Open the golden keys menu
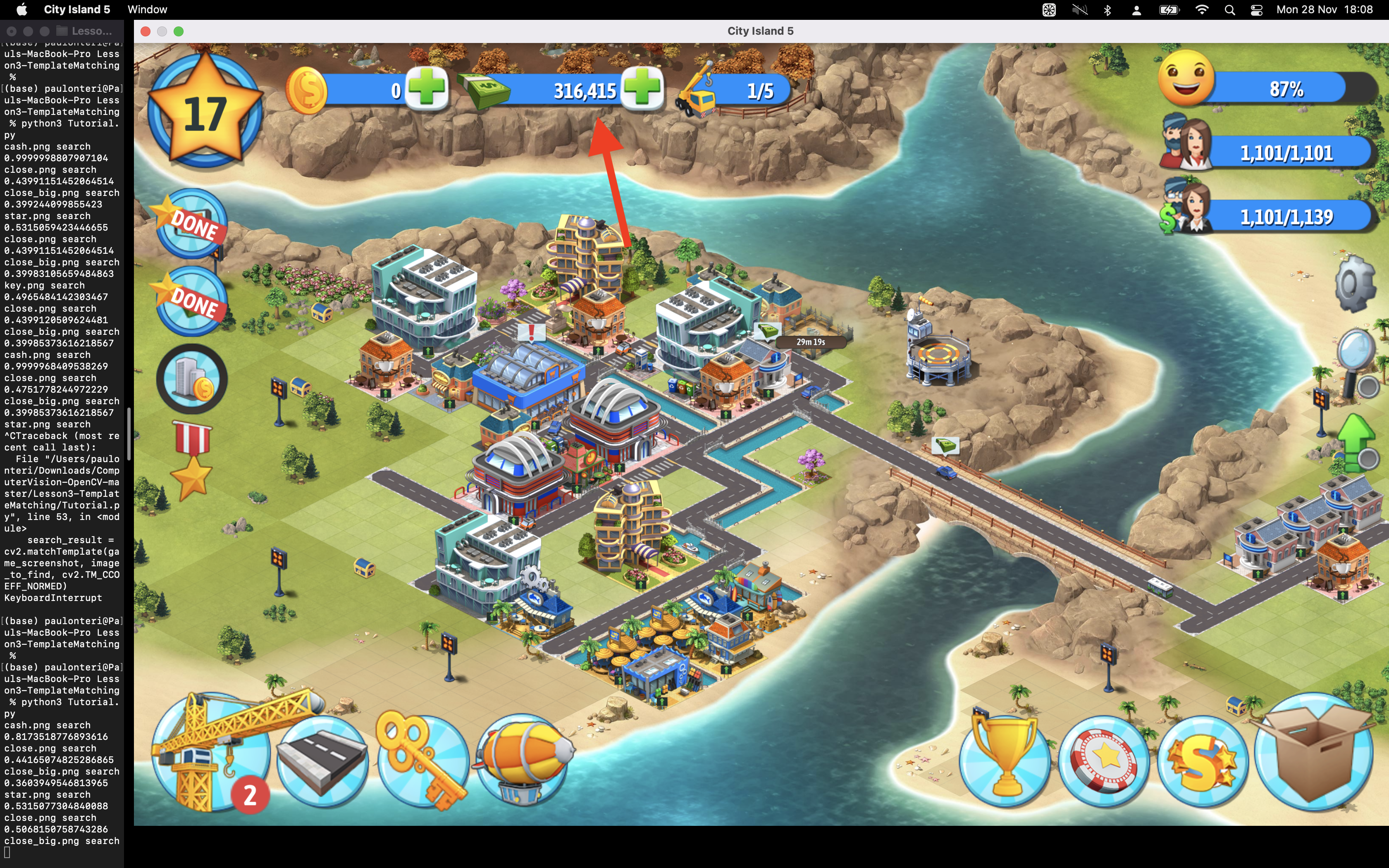This screenshot has width=1389, height=868. point(423,760)
